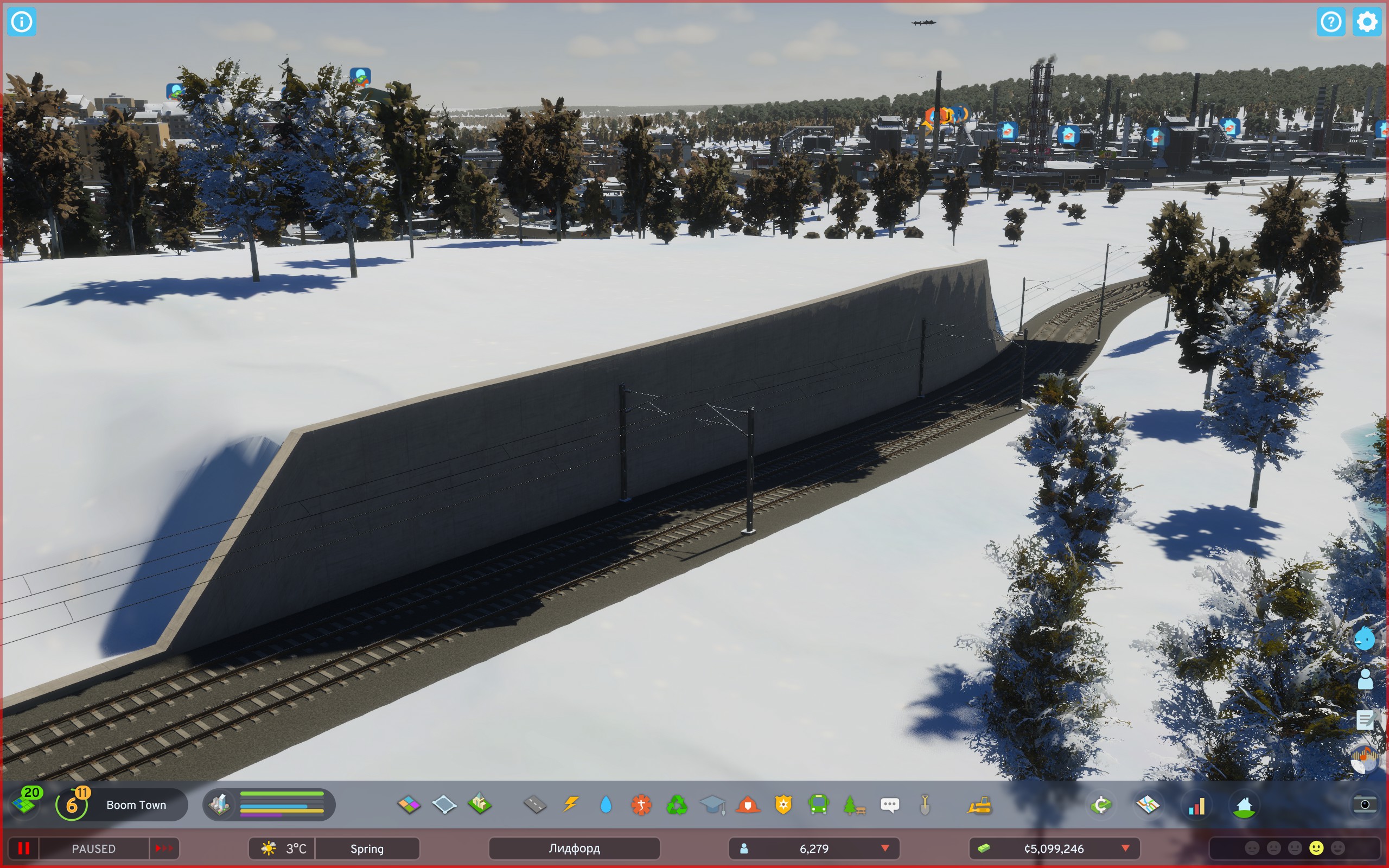Open the Economy panel

click(1101, 805)
